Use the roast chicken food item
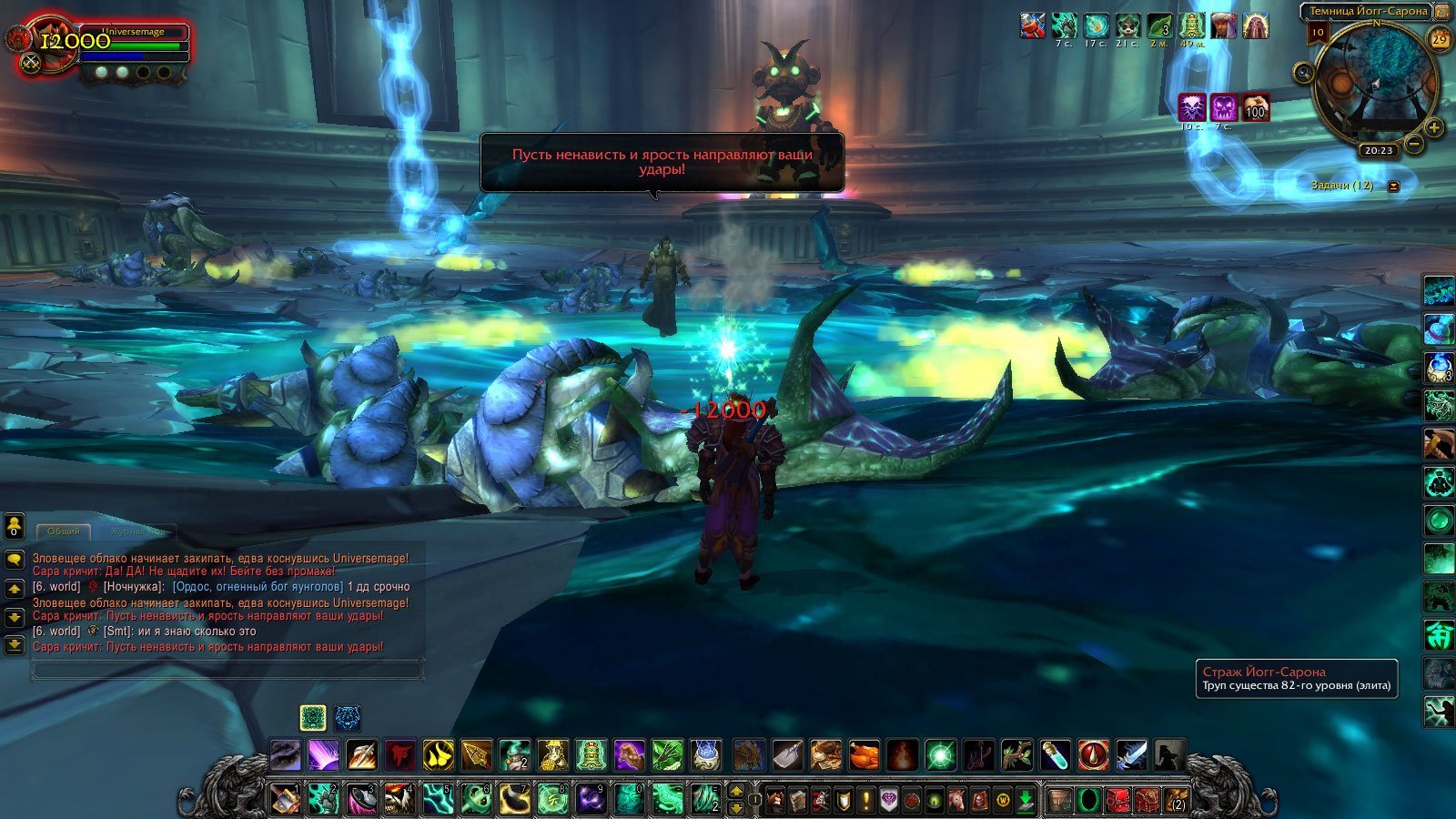The image size is (1456, 819). 864,755
